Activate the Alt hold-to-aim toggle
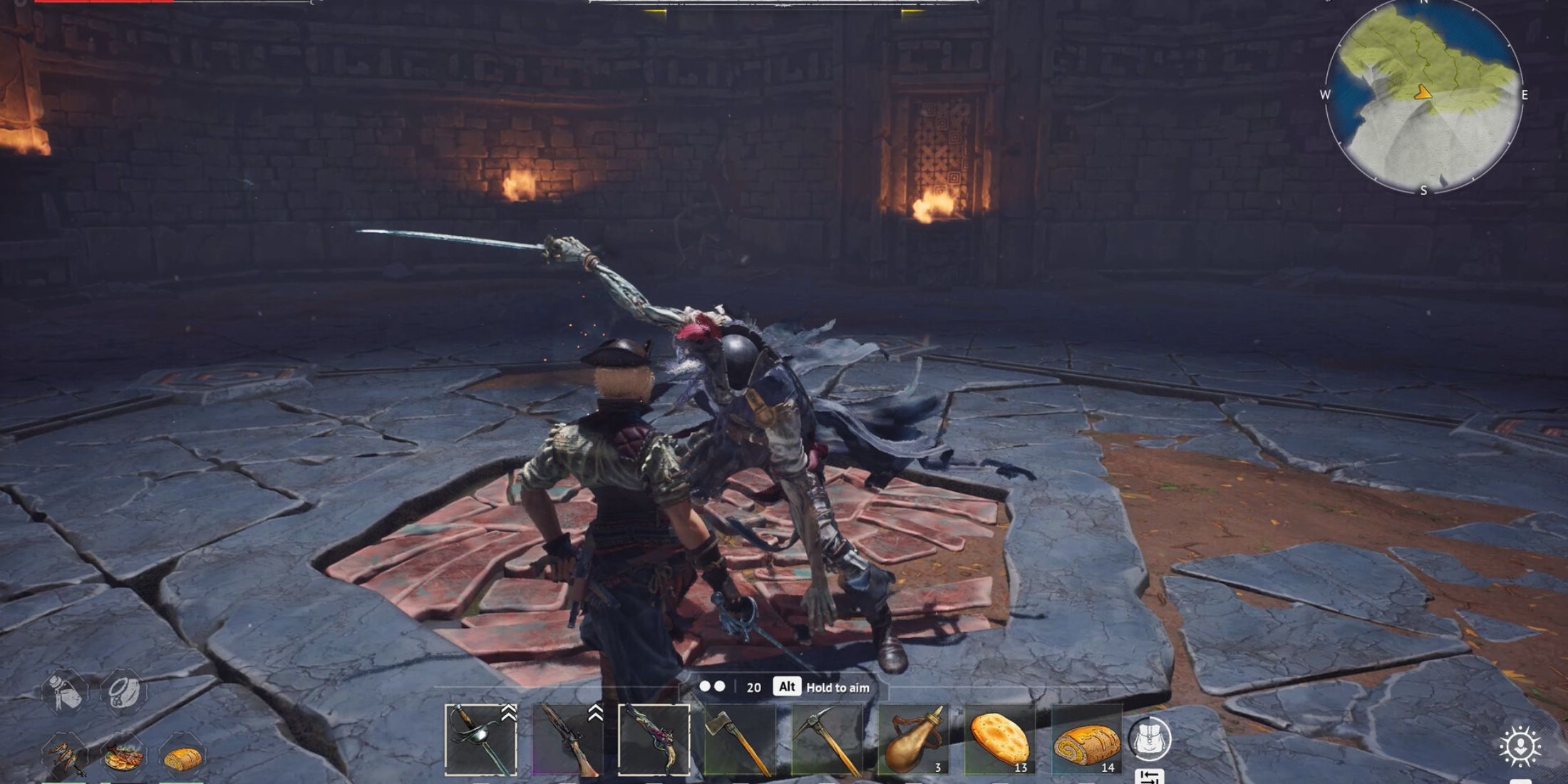The height and width of the screenshot is (784, 1568). click(x=785, y=686)
